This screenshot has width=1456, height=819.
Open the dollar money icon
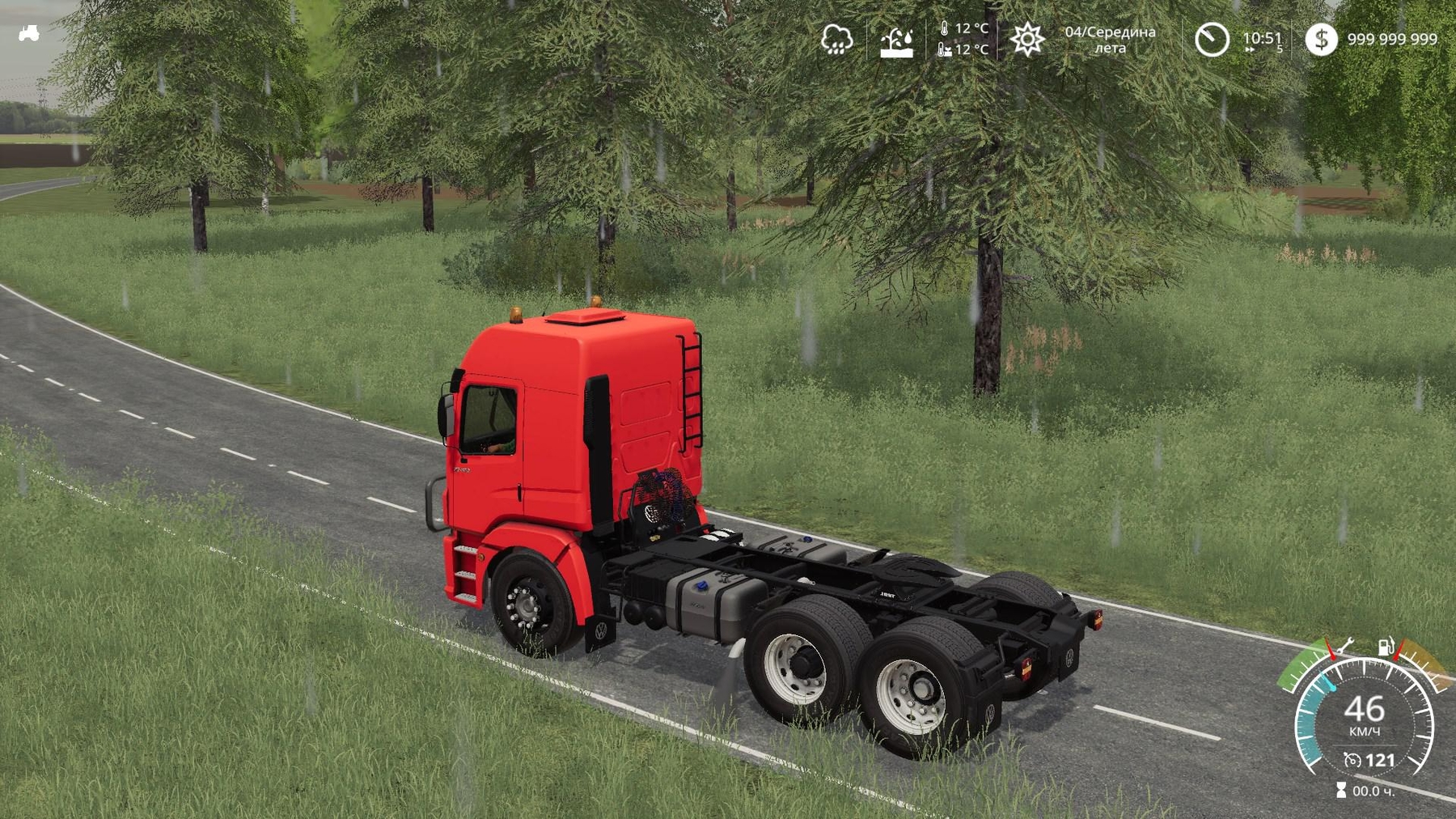click(1321, 39)
